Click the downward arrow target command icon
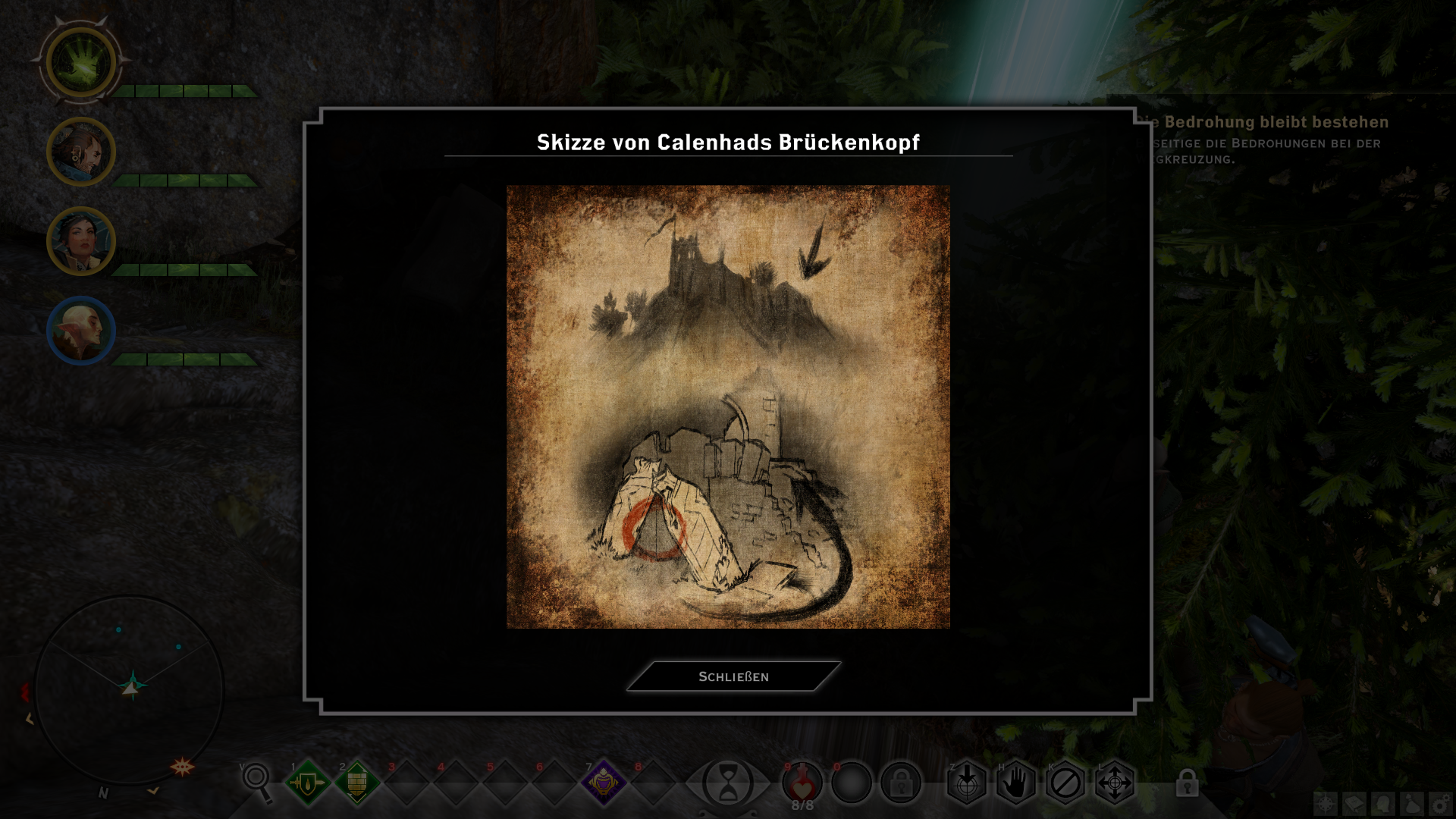1456x819 pixels. point(967,782)
